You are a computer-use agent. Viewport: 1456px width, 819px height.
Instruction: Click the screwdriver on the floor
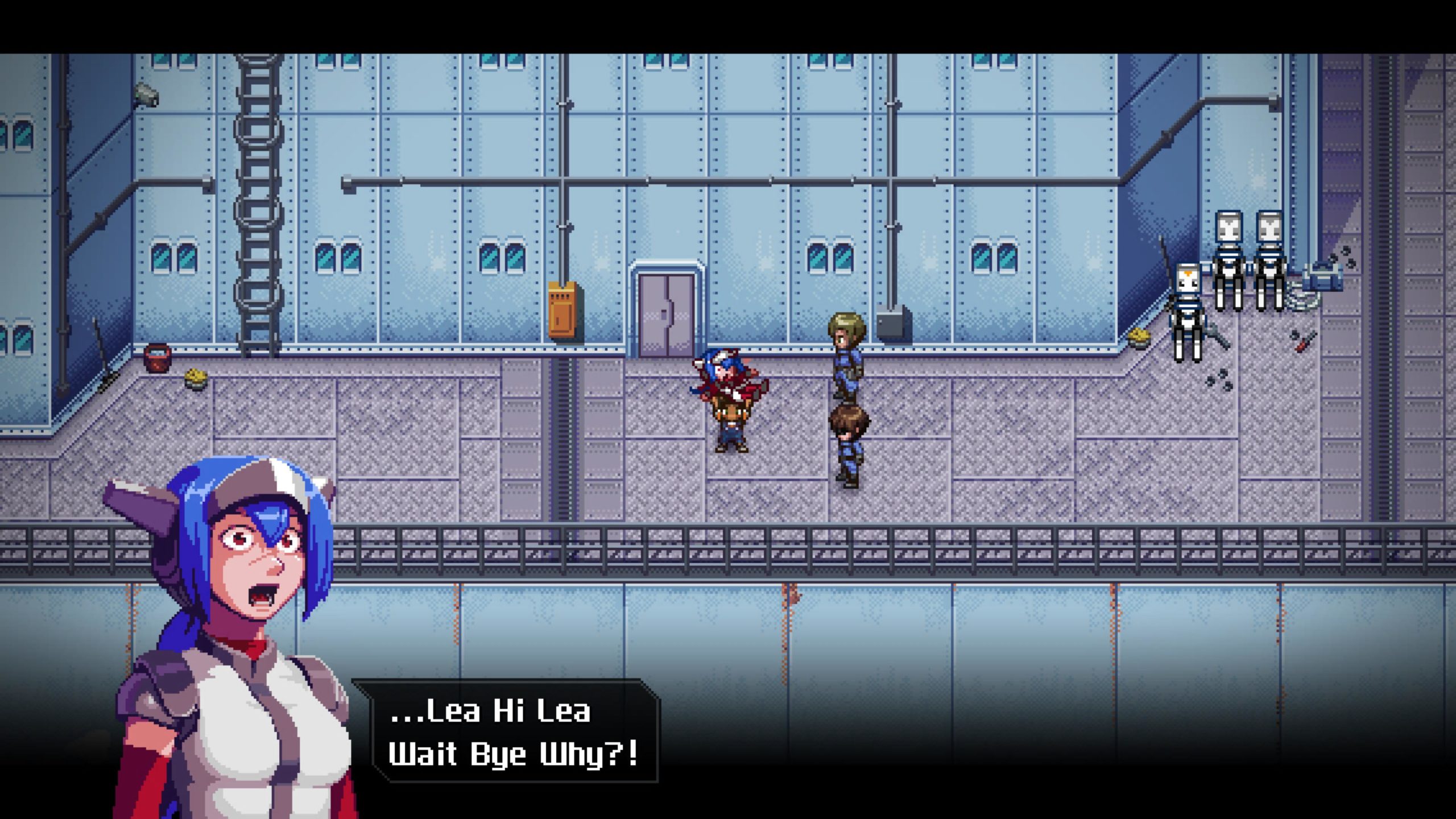1304,344
